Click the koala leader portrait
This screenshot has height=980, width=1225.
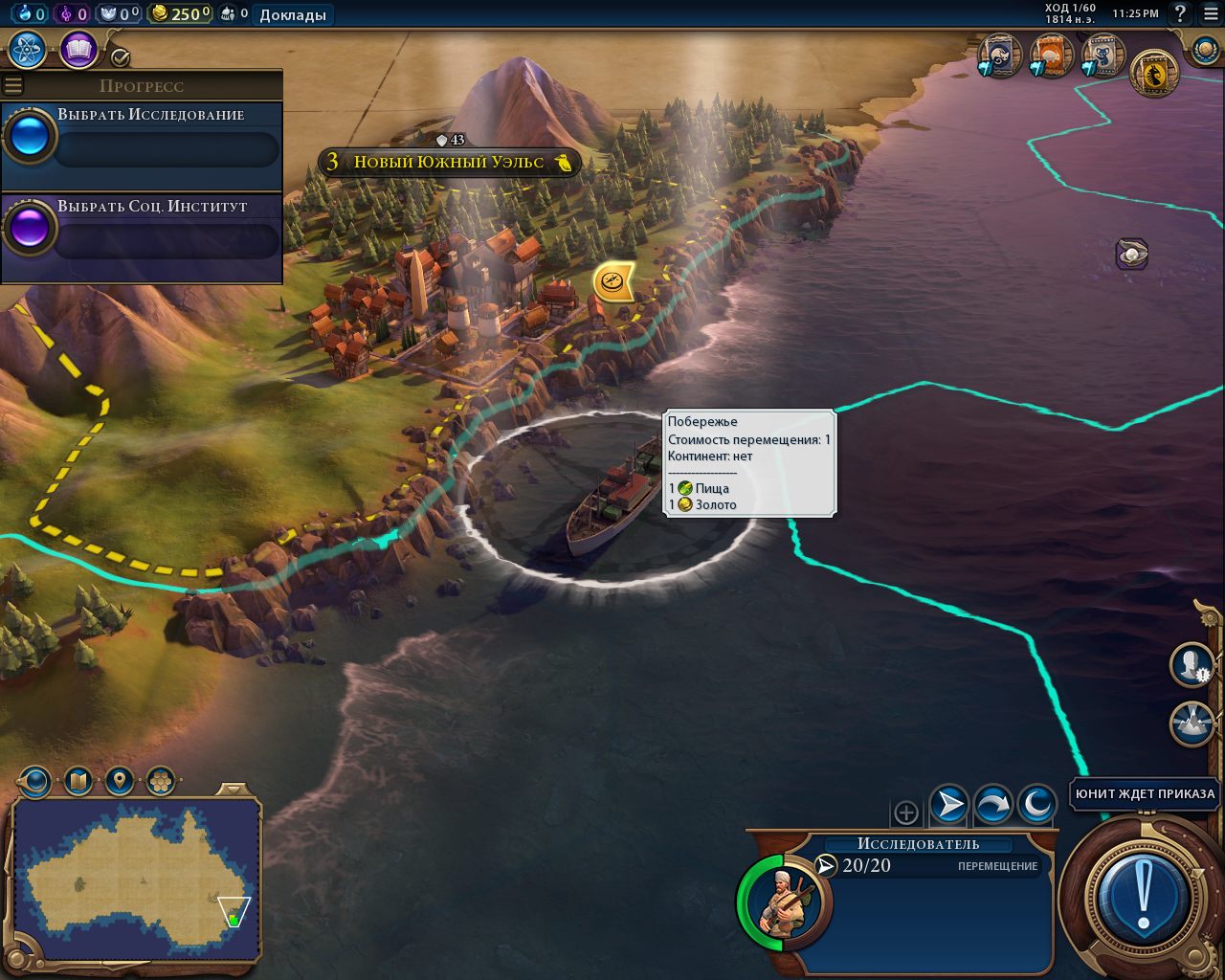[1103, 56]
